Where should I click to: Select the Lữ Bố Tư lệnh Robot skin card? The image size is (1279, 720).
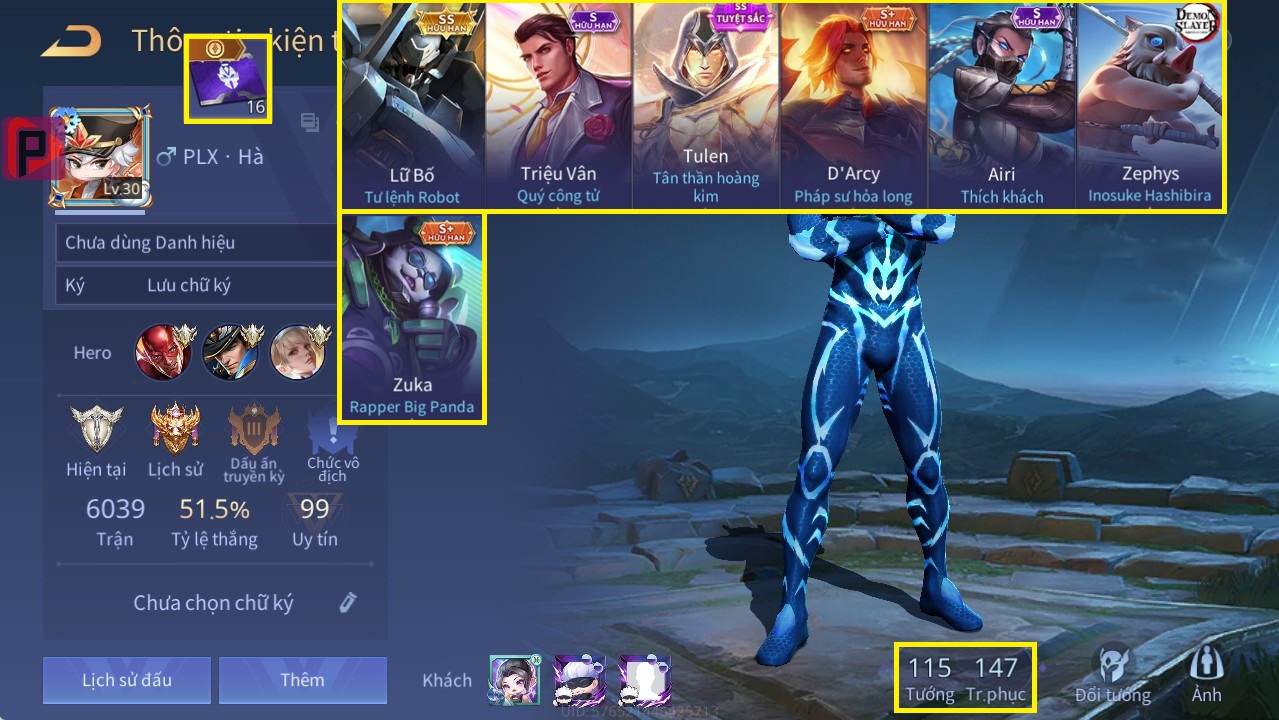412,106
